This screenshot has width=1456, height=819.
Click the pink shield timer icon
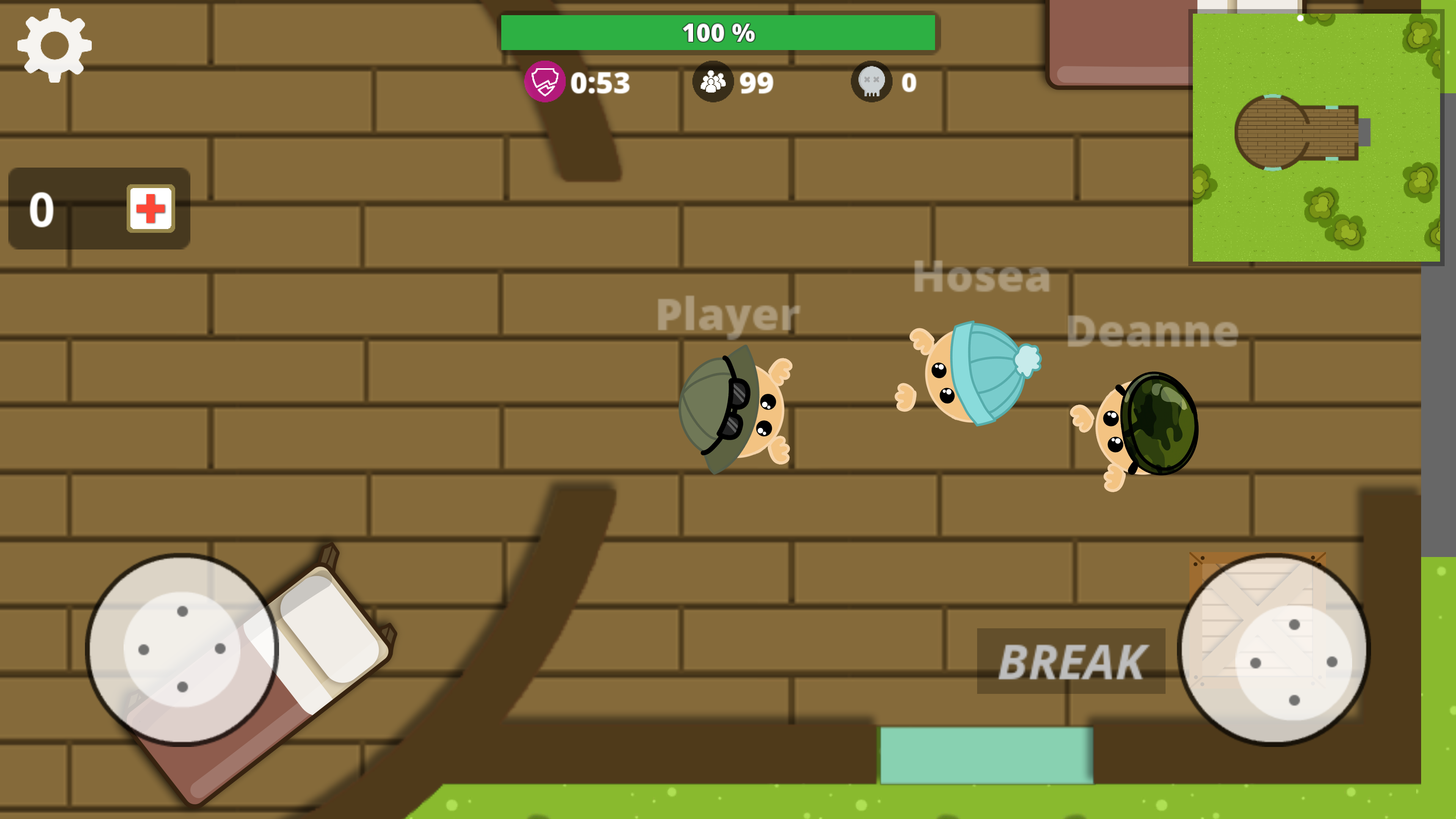(544, 82)
